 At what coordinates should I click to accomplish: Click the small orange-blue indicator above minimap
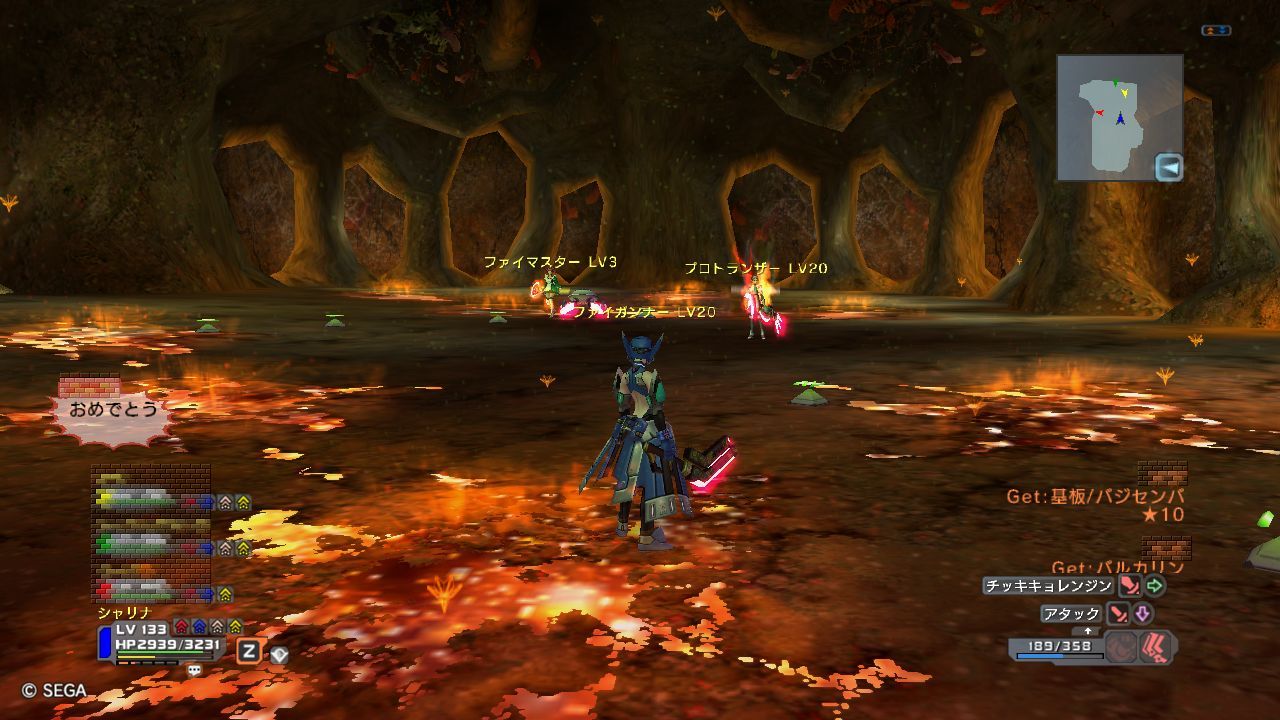pos(1216,31)
